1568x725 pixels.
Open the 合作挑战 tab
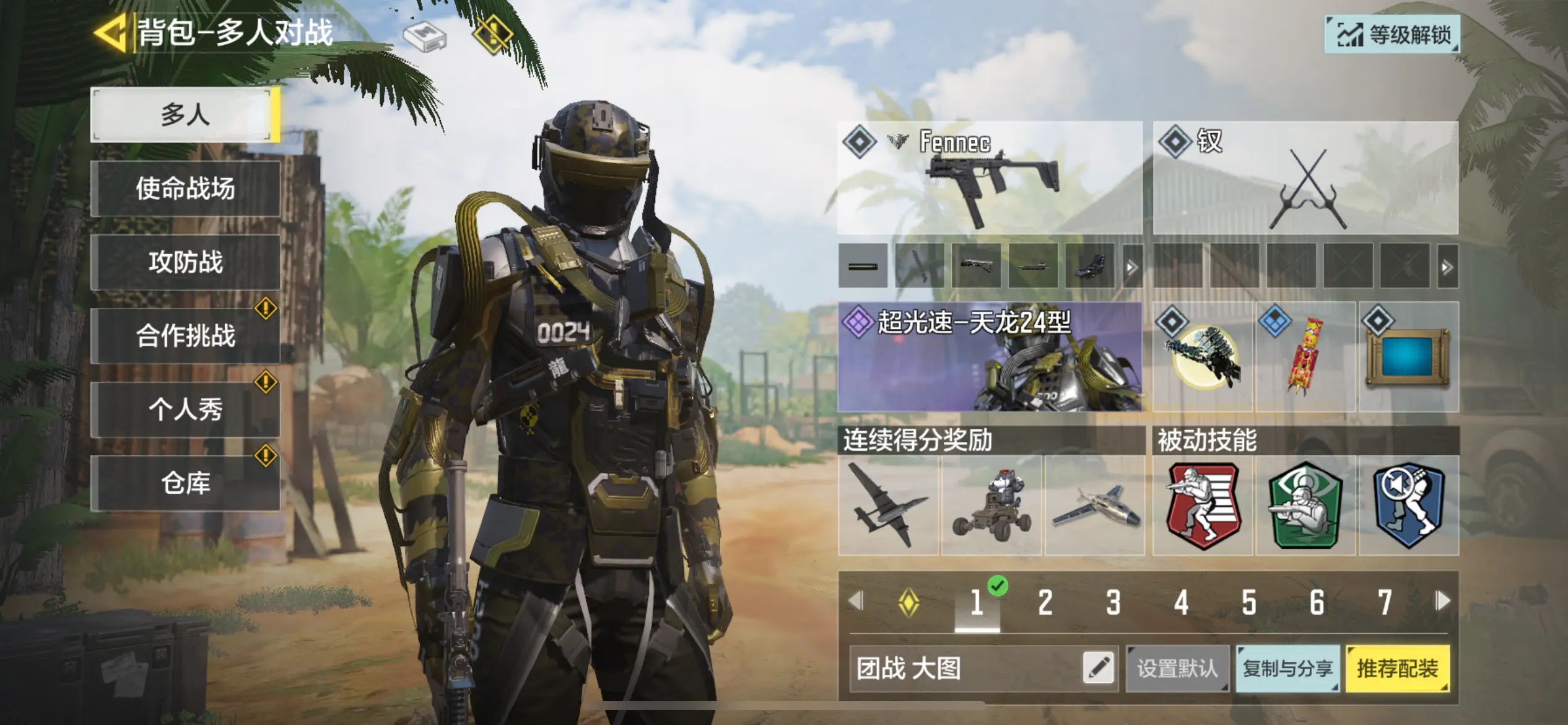(185, 336)
